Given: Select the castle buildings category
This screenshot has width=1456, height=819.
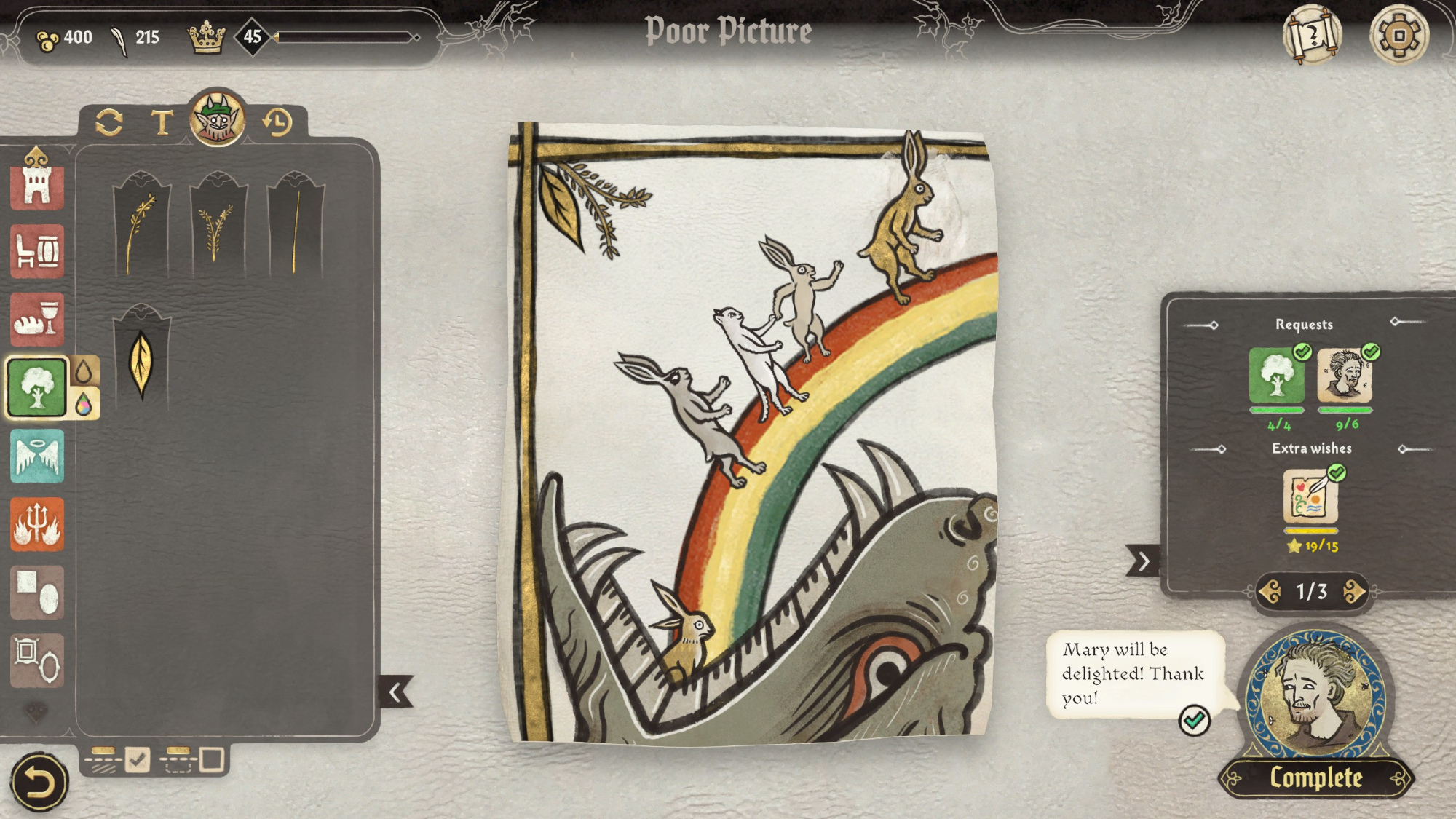Looking at the screenshot, I should (37, 183).
